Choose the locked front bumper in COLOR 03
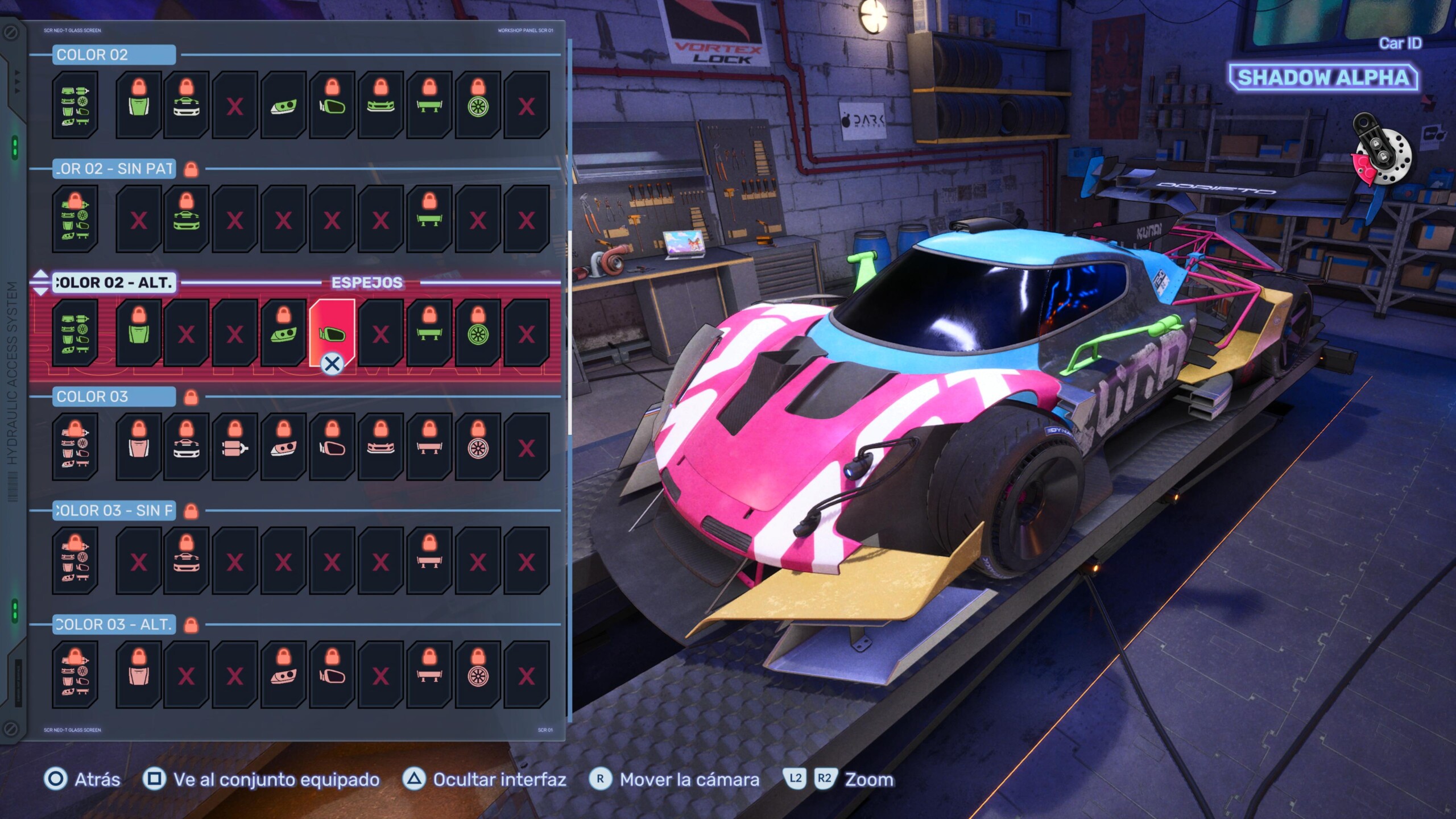 (x=381, y=447)
